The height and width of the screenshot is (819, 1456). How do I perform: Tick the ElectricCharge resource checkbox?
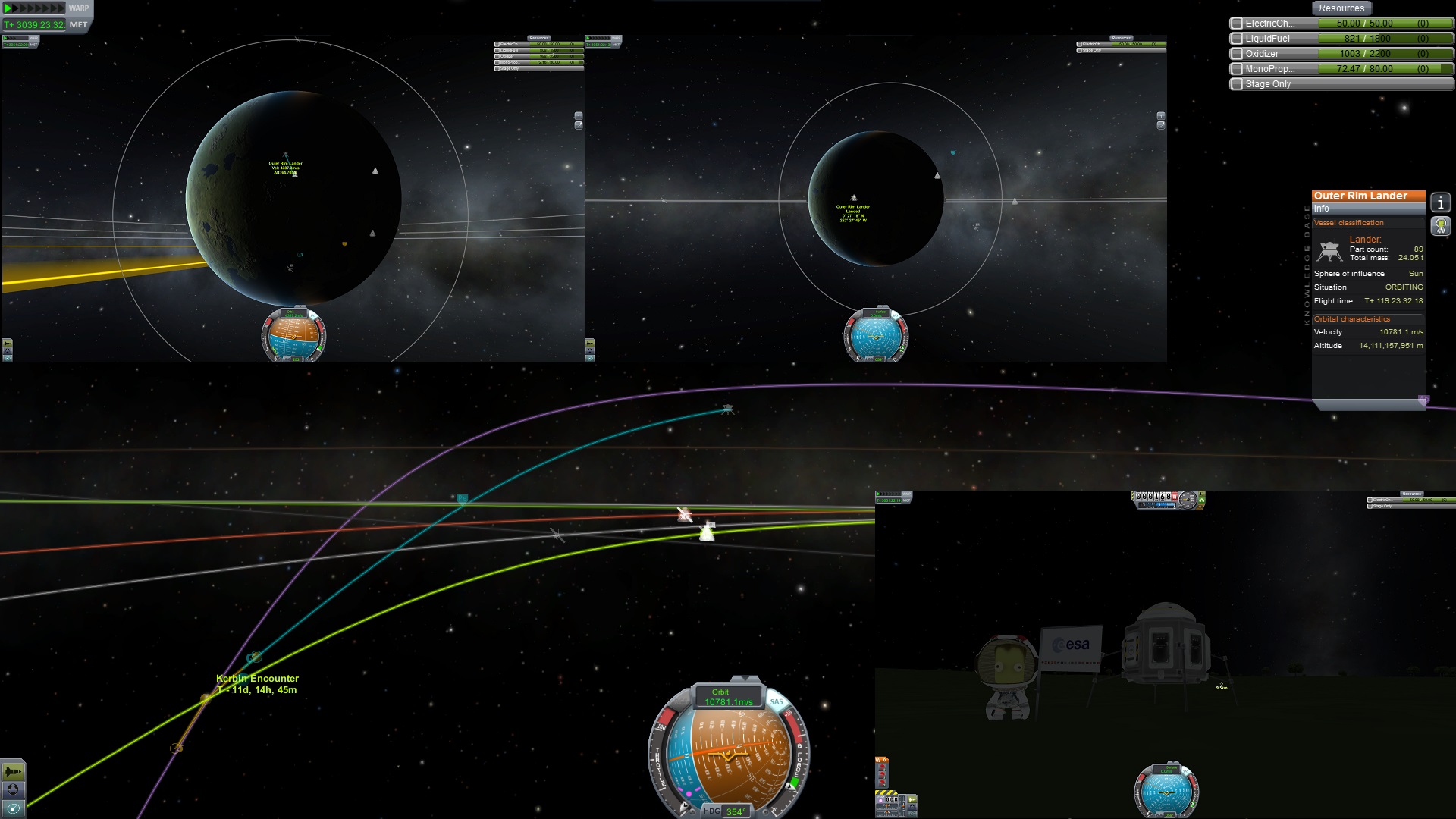1237,24
